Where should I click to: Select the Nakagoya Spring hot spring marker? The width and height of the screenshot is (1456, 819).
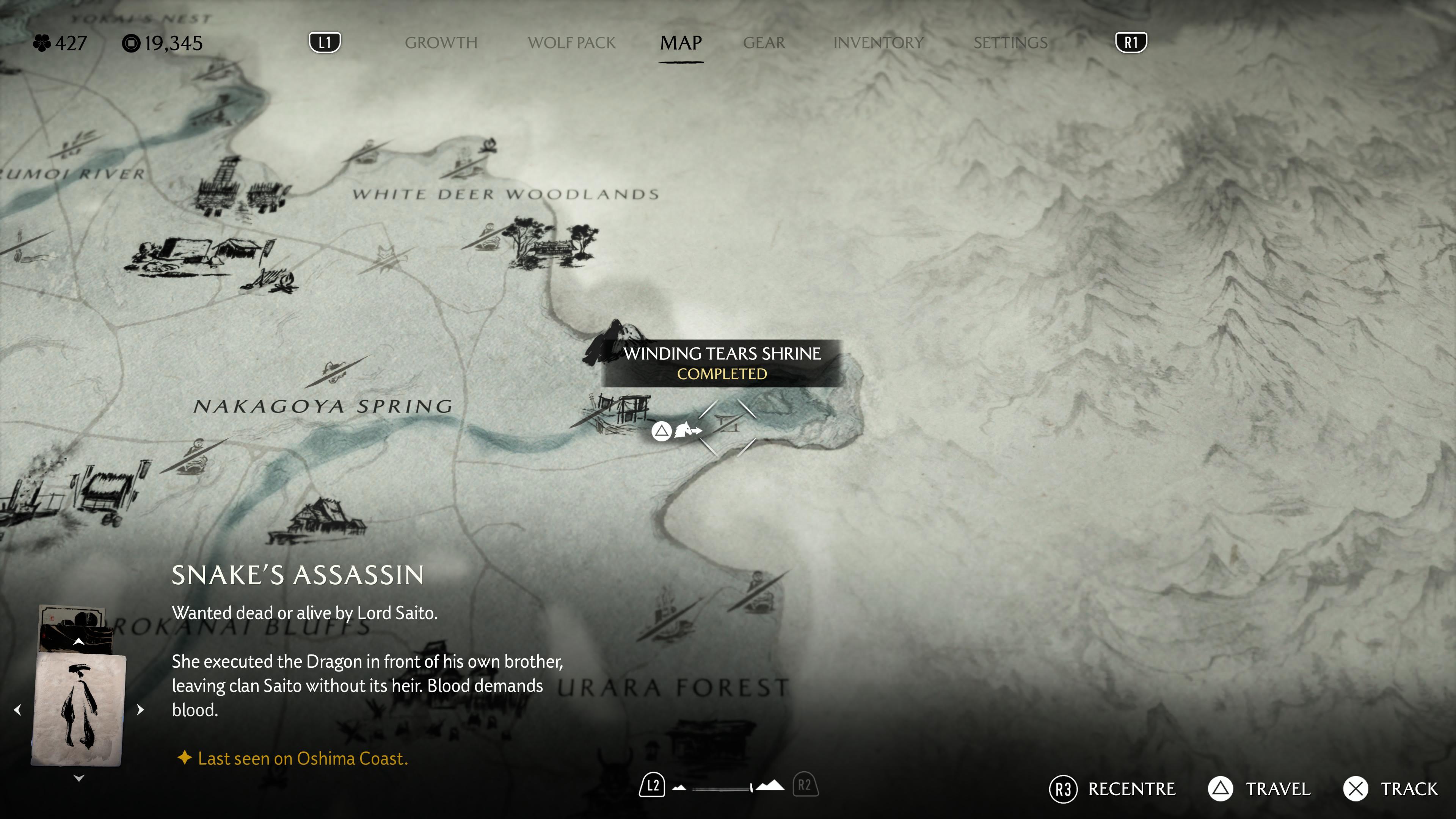tap(337, 371)
